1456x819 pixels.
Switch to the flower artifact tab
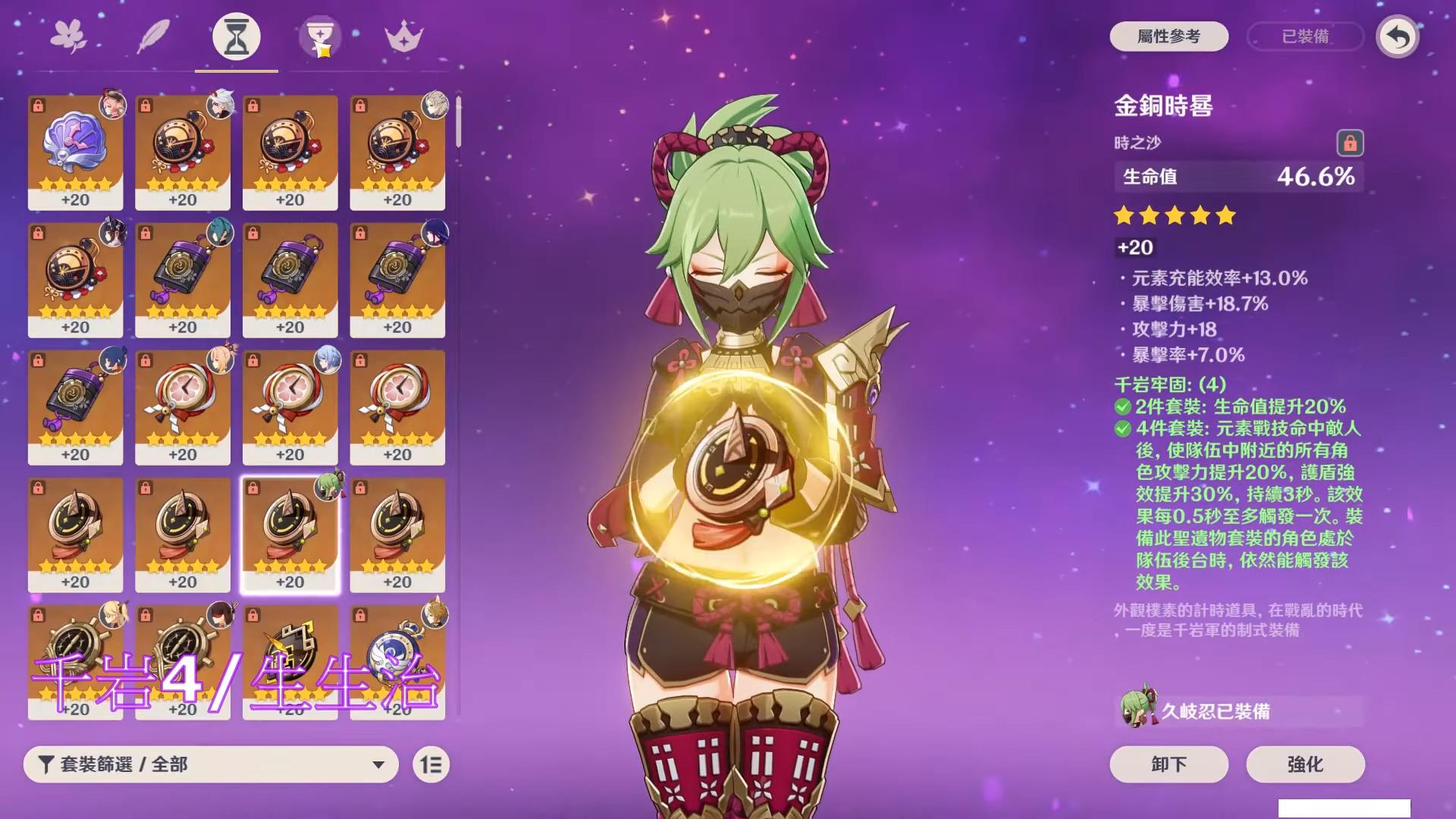tap(69, 36)
